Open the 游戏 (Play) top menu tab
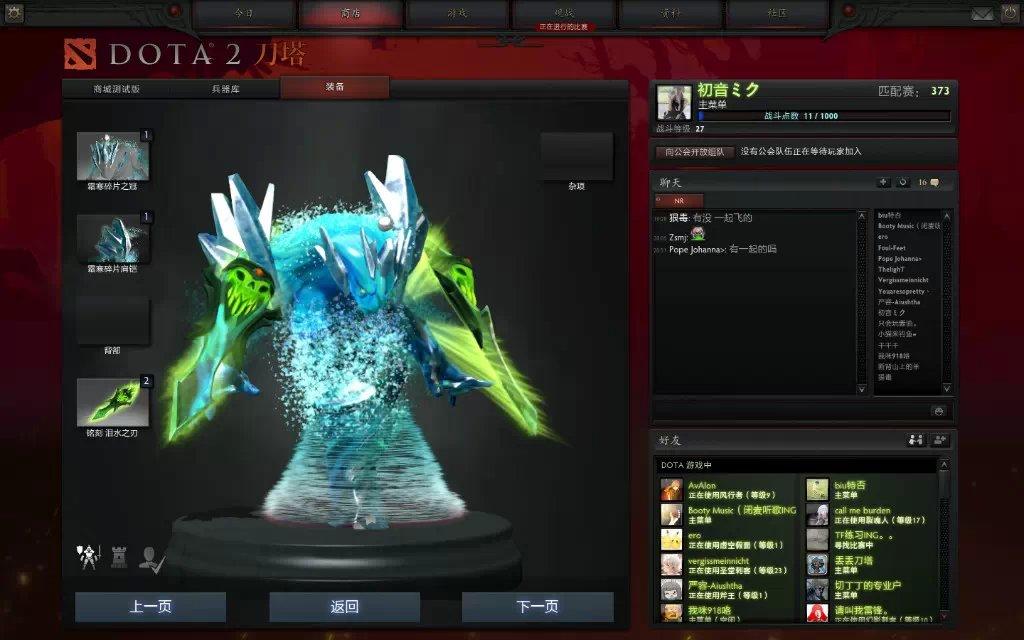The width and height of the screenshot is (1024, 640). click(457, 14)
